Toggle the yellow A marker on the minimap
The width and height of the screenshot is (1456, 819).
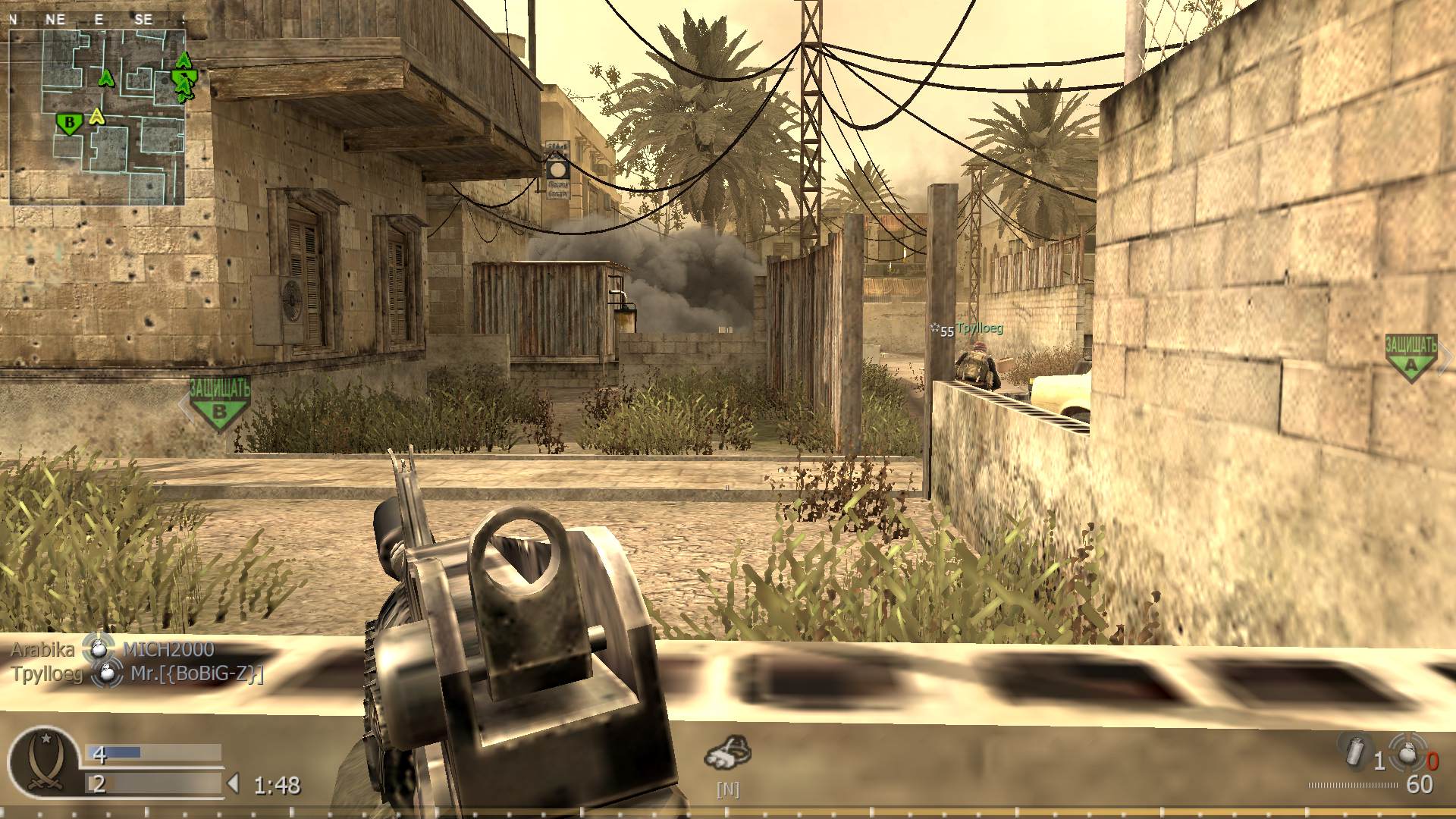pyautogui.click(x=96, y=115)
